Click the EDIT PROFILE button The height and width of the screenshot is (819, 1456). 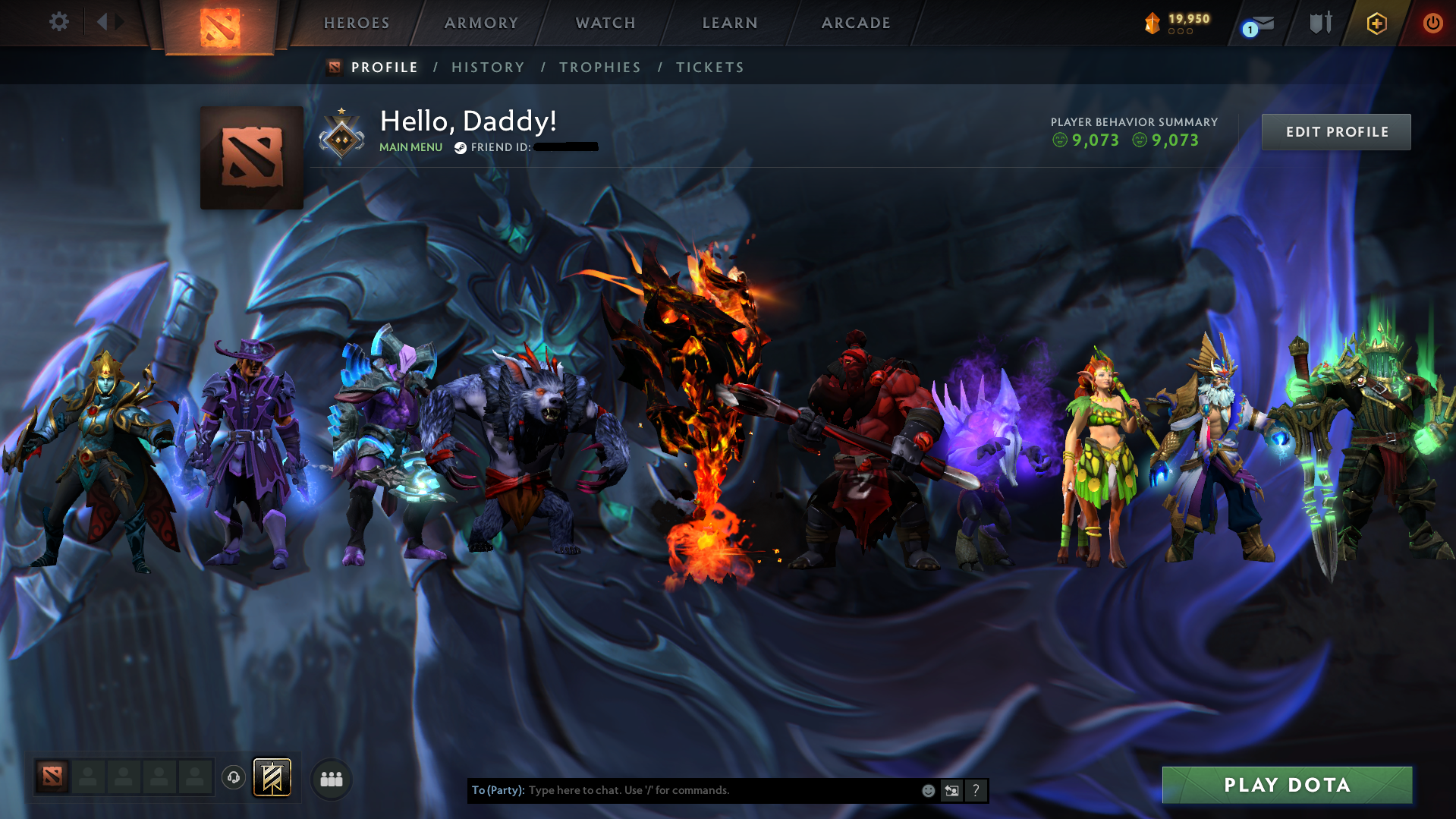point(1335,131)
